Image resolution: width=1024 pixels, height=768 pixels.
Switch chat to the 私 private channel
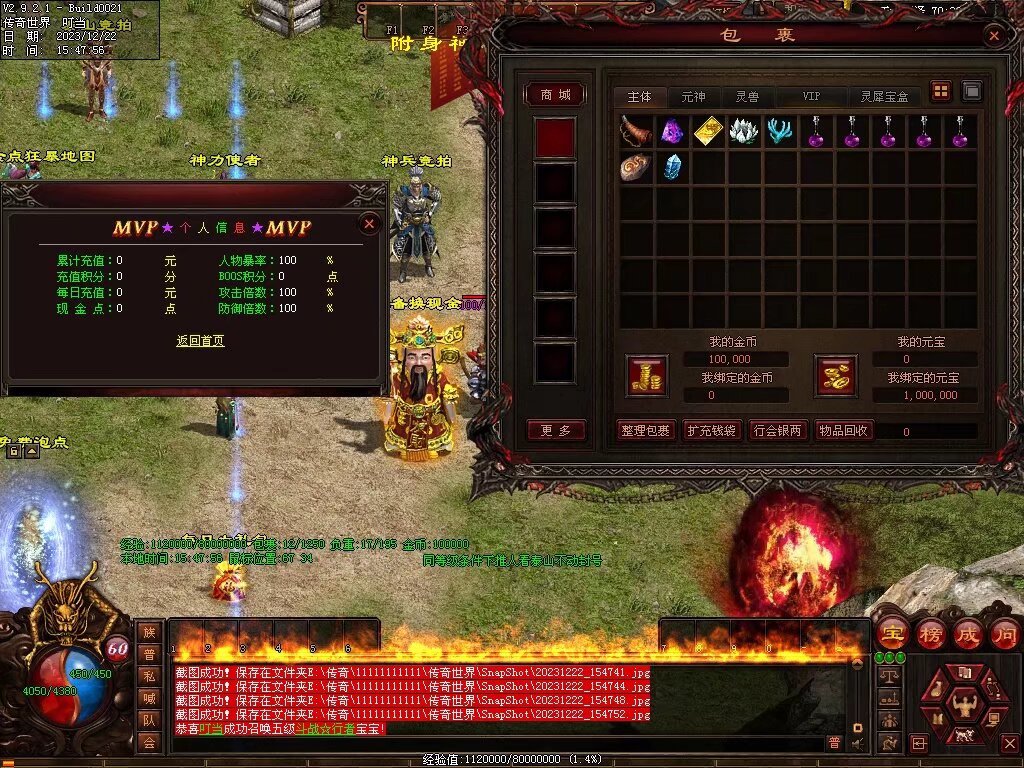(149, 676)
